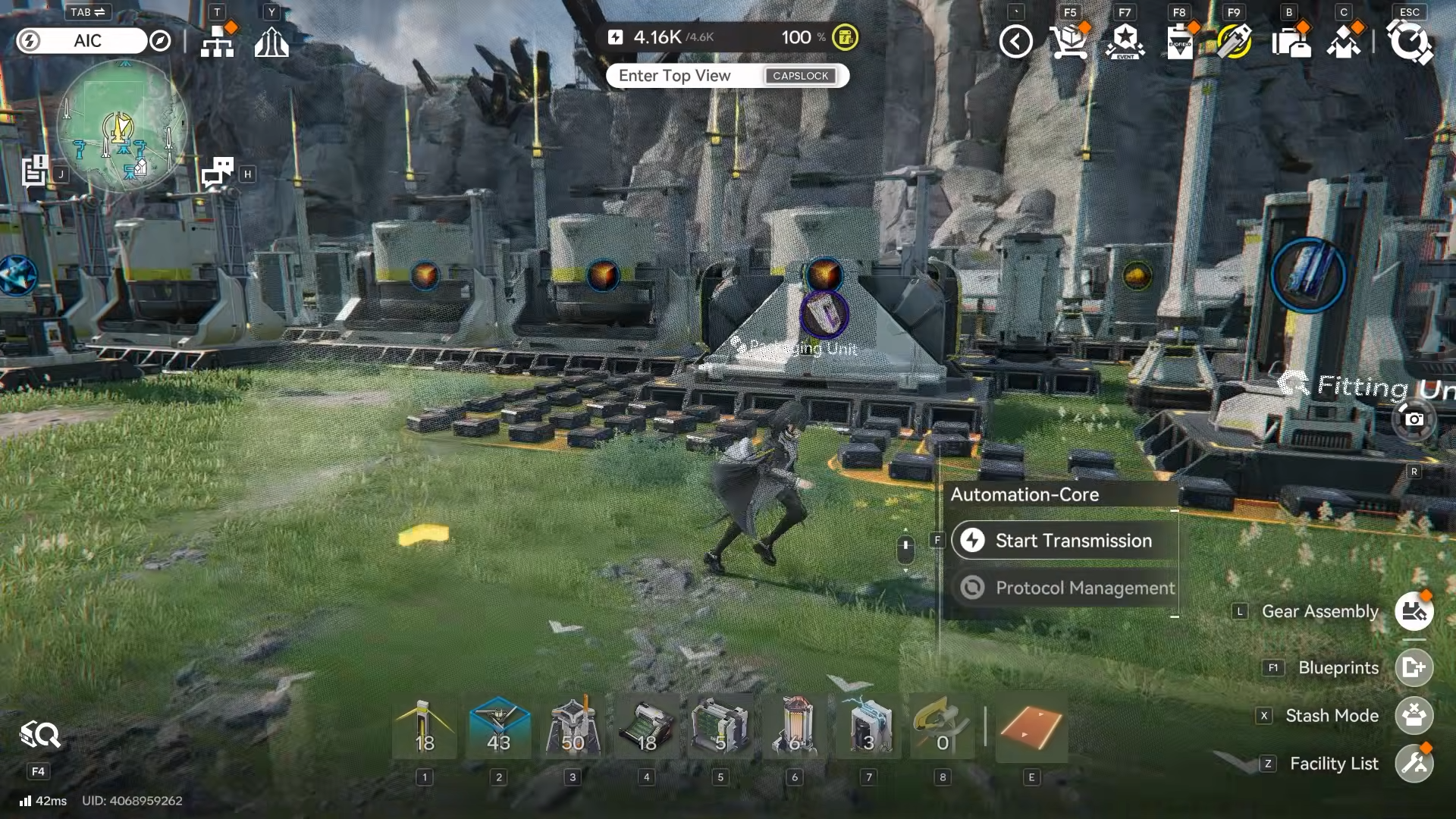The width and height of the screenshot is (1456, 819).
Task: Toggle Stash Mode
Action: tap(1414, 716)
